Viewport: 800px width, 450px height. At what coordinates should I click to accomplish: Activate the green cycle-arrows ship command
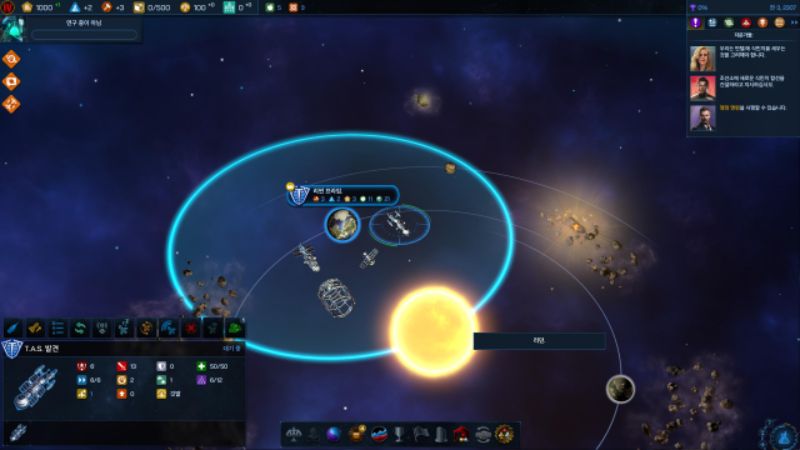coord(79,328)
